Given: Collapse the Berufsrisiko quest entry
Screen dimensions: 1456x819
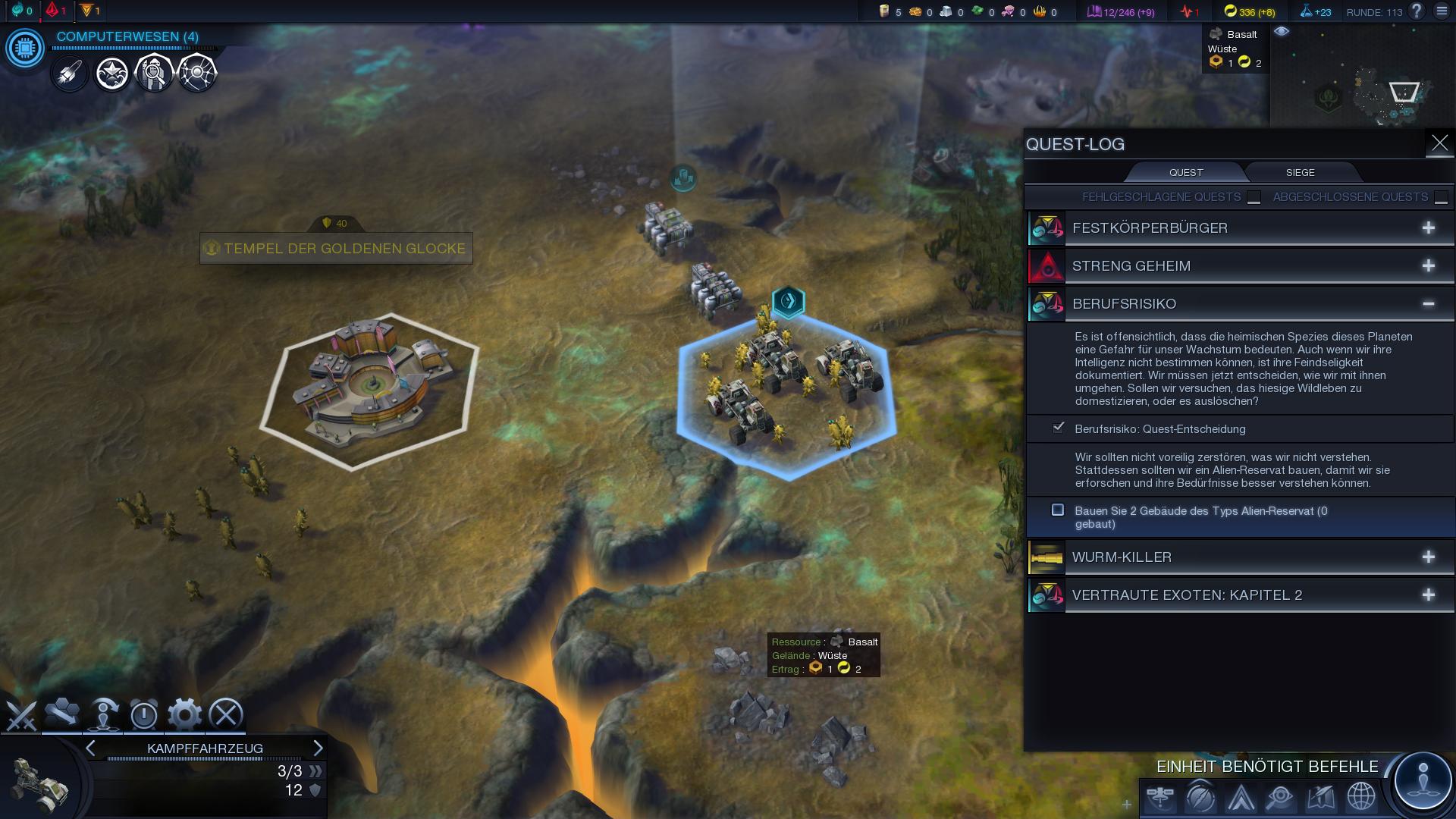Looking at the screenshot, I should coord(1428,304).
